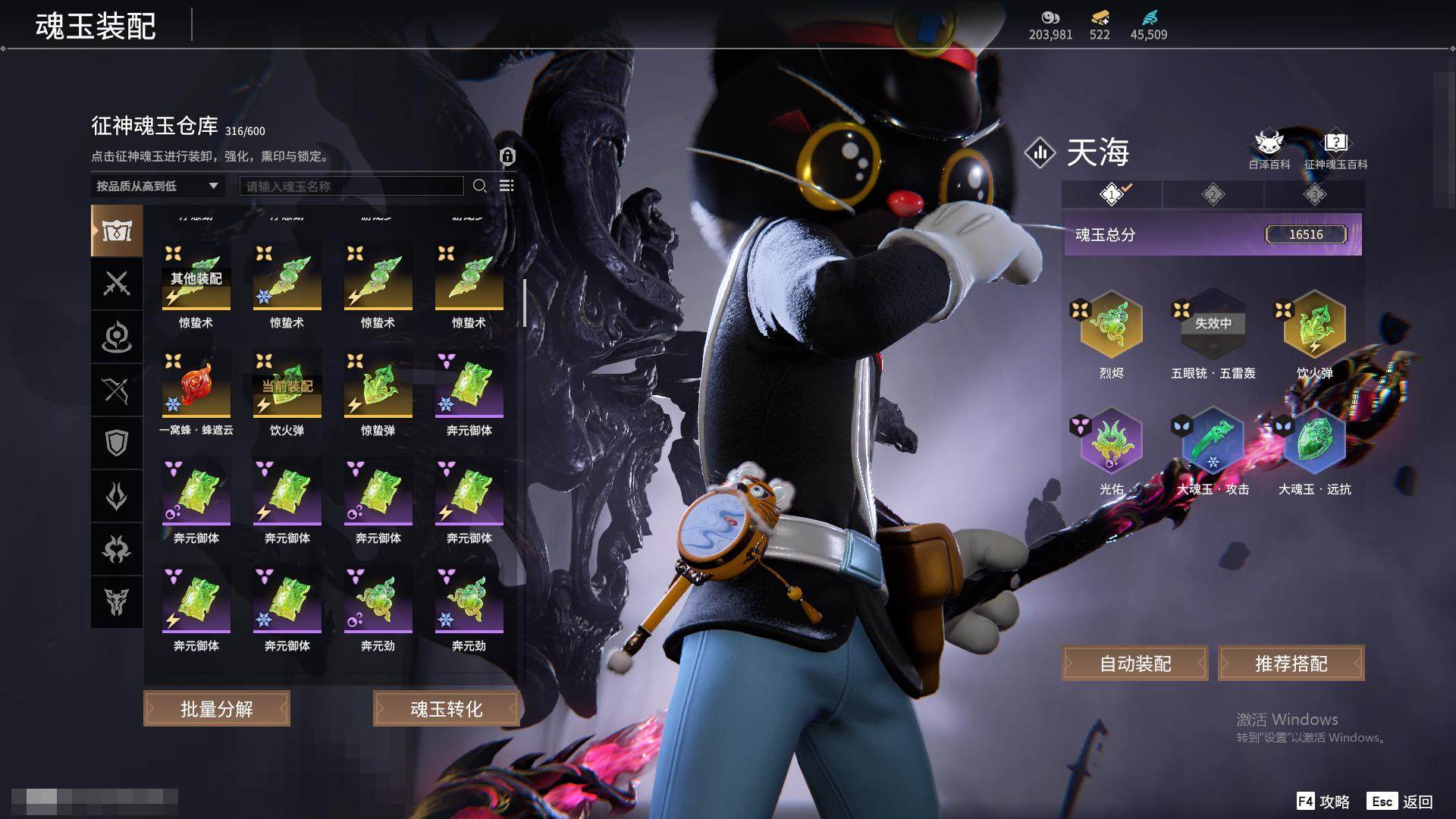Viewport: 1456px width, 819px height.
Task: Toggle the warehouse lock icon
Action: pyautogui.click(x=507, y=156)
